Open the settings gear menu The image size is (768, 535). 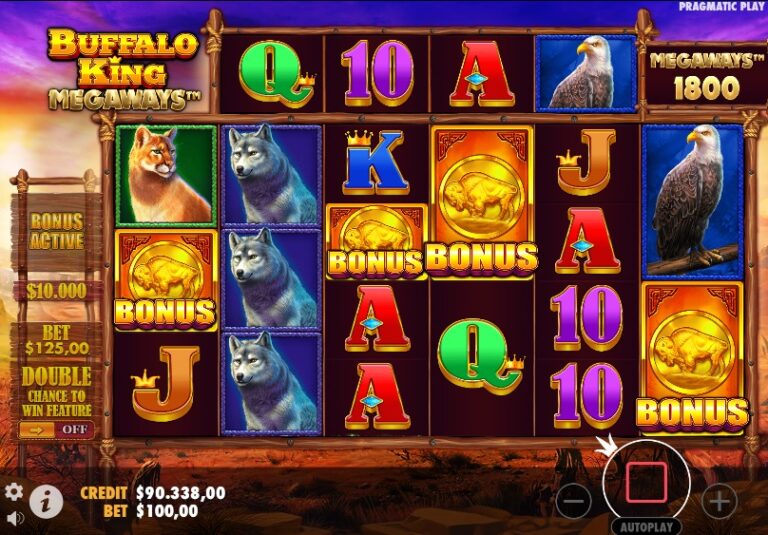[x=14, y=491]
